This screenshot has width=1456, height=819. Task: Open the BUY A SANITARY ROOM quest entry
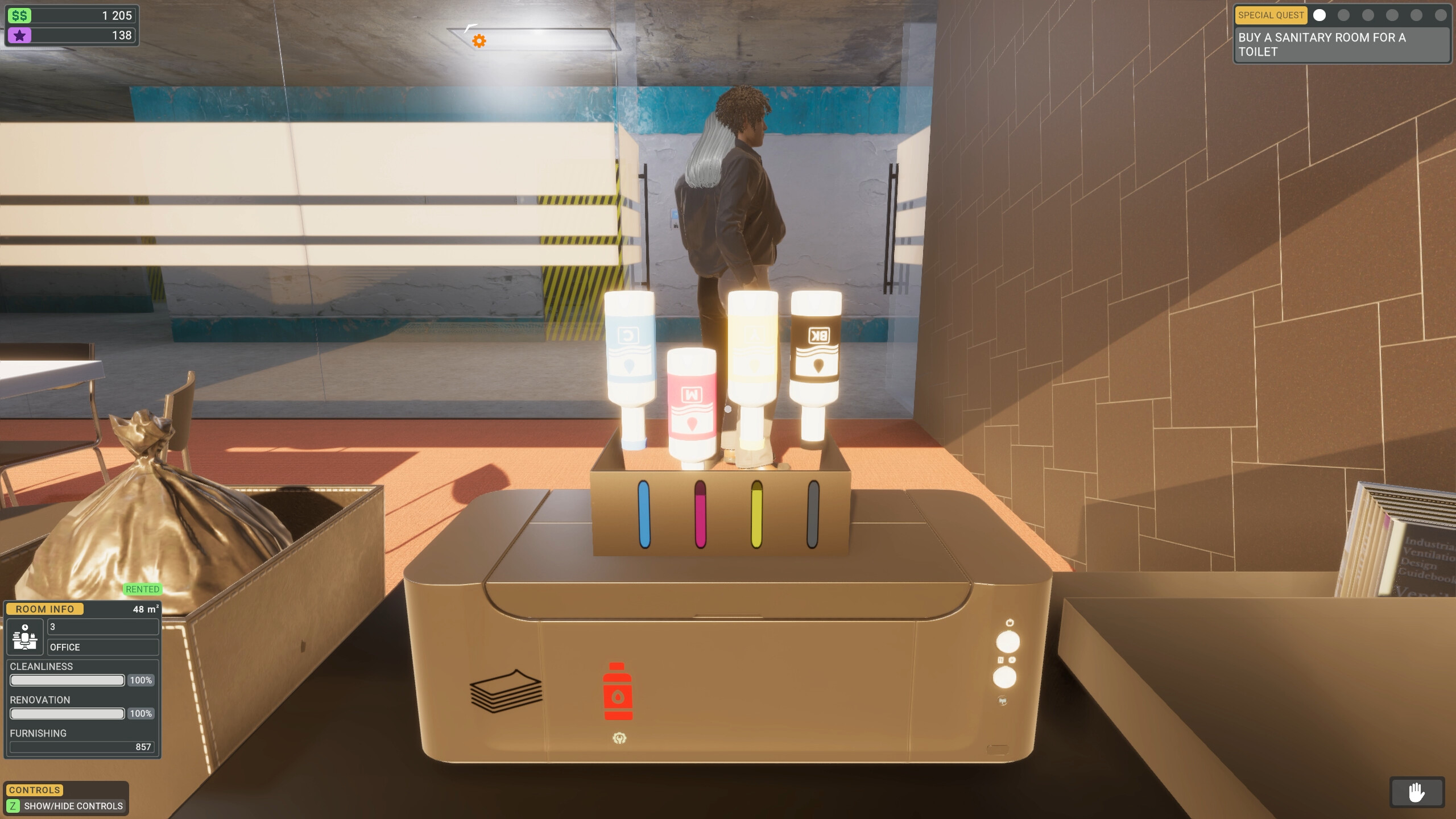tap(1339, 44)
